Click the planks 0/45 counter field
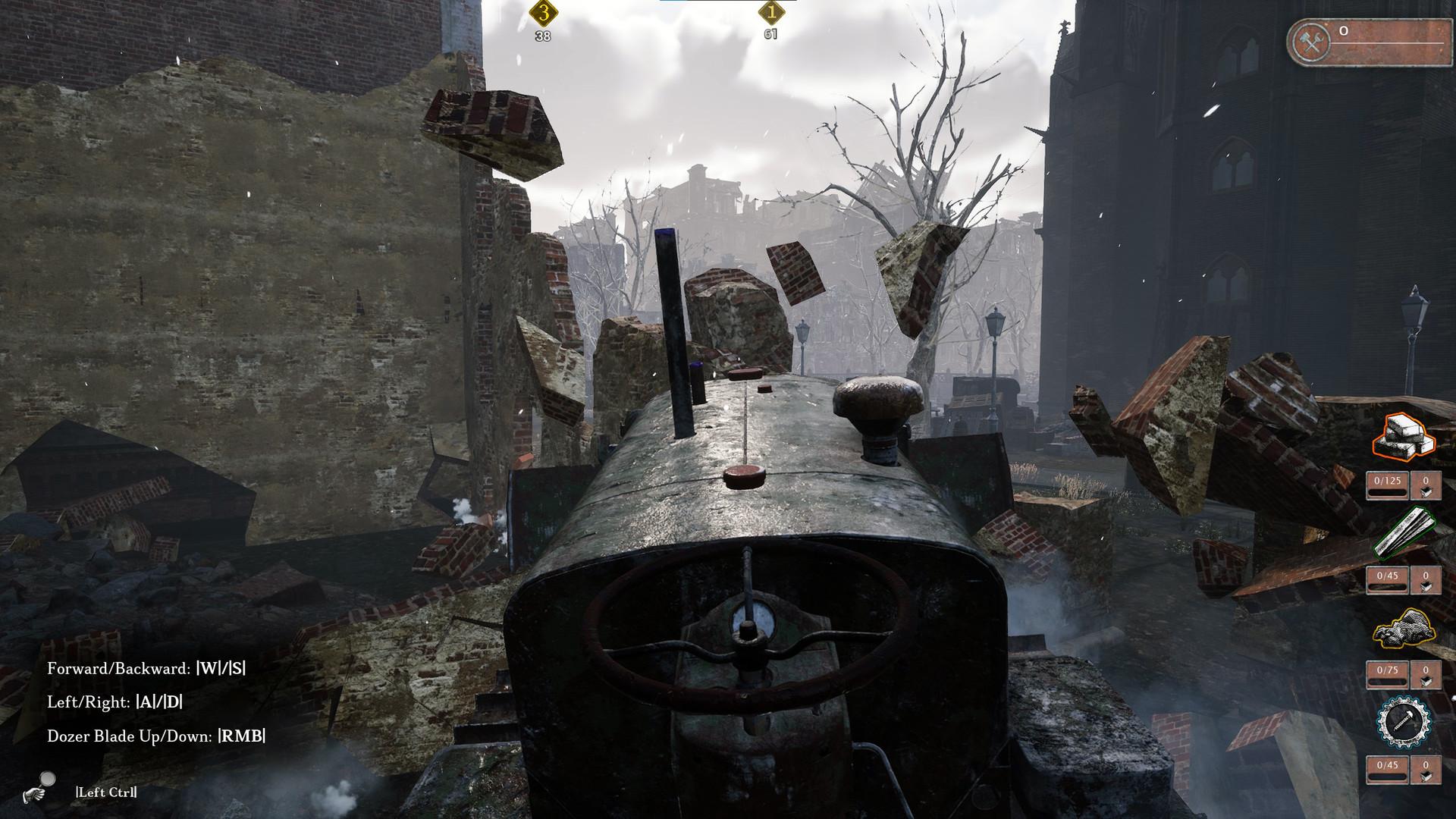The height and width of the screenshot is (819, 1456). (x=1386, y=575)
